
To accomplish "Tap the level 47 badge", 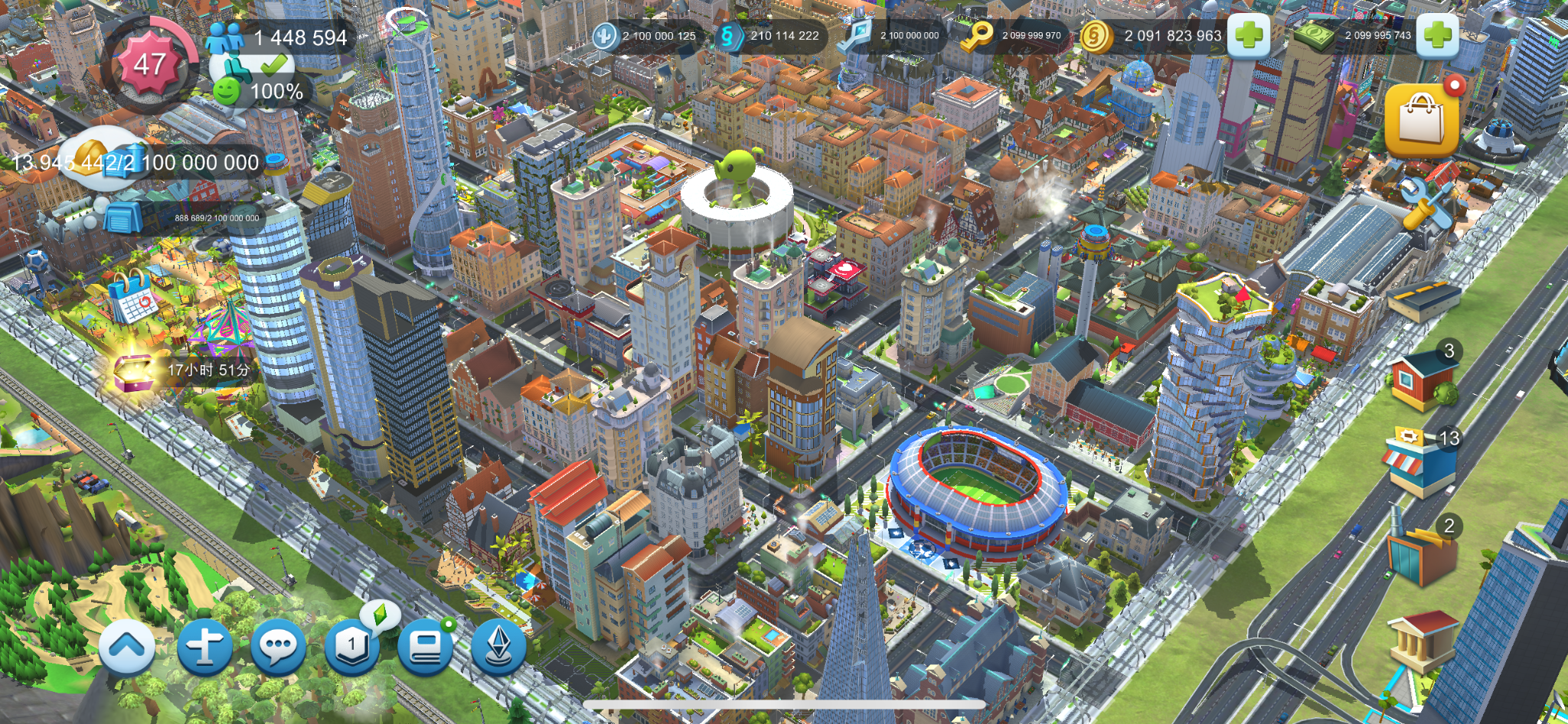I will click(150, 65).
